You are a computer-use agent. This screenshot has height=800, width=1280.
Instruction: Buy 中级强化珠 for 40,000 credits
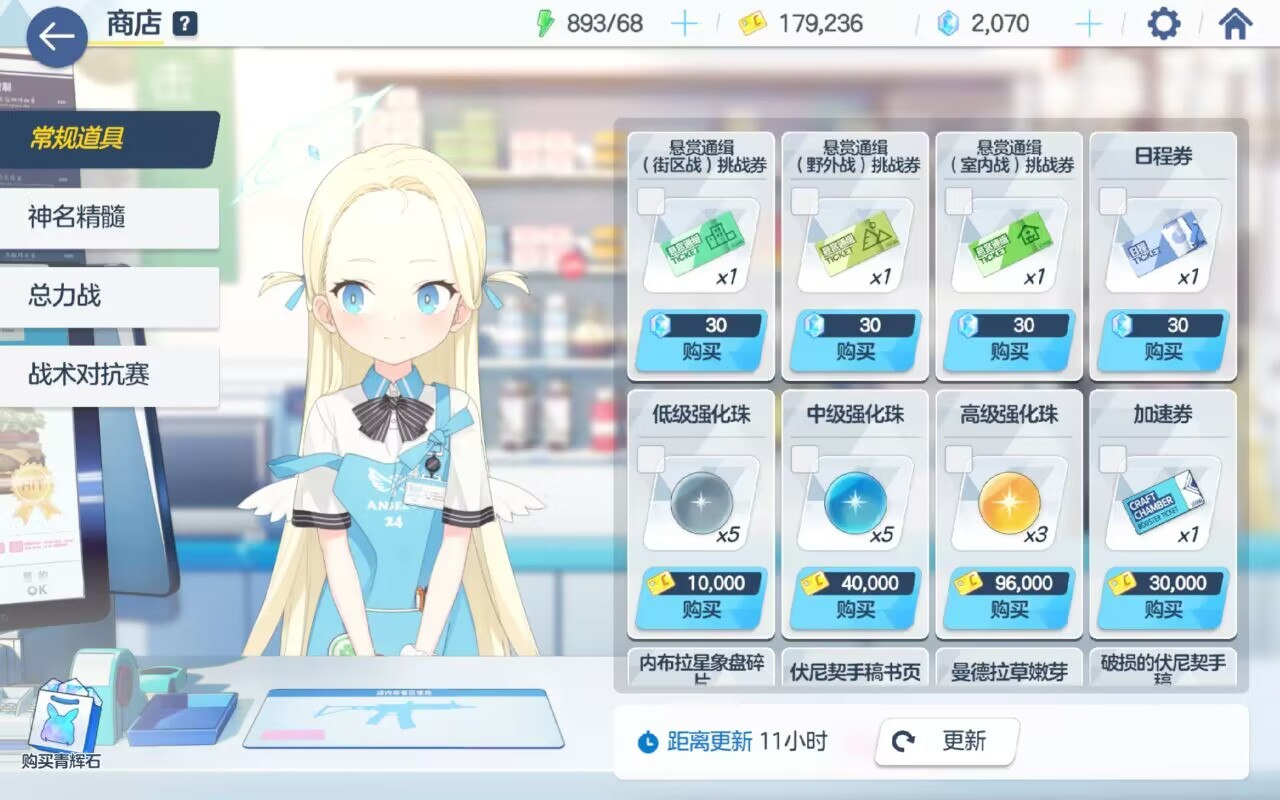[x=855, y=598]
